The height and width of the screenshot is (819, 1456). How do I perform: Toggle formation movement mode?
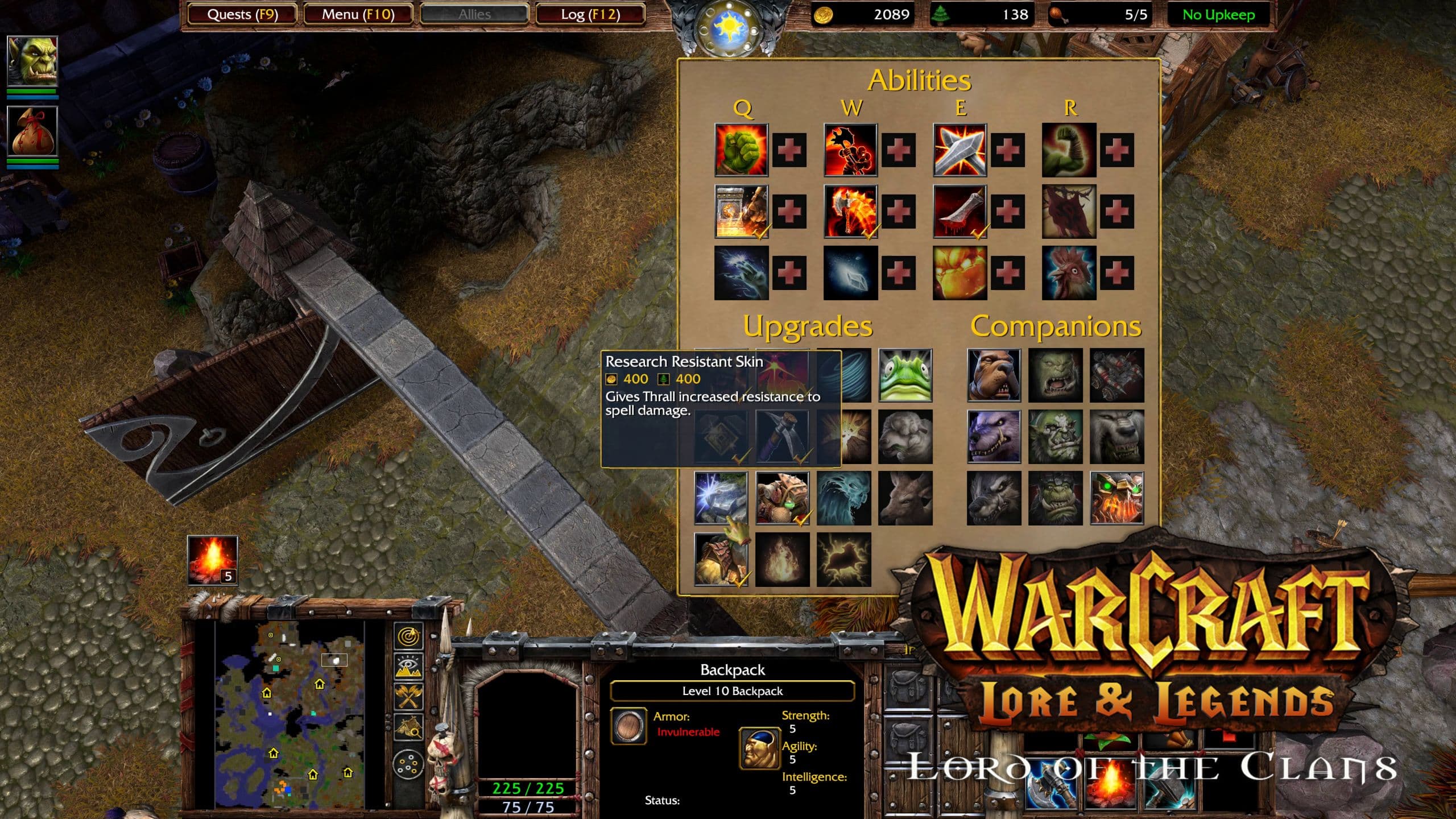tap(408, 764)
